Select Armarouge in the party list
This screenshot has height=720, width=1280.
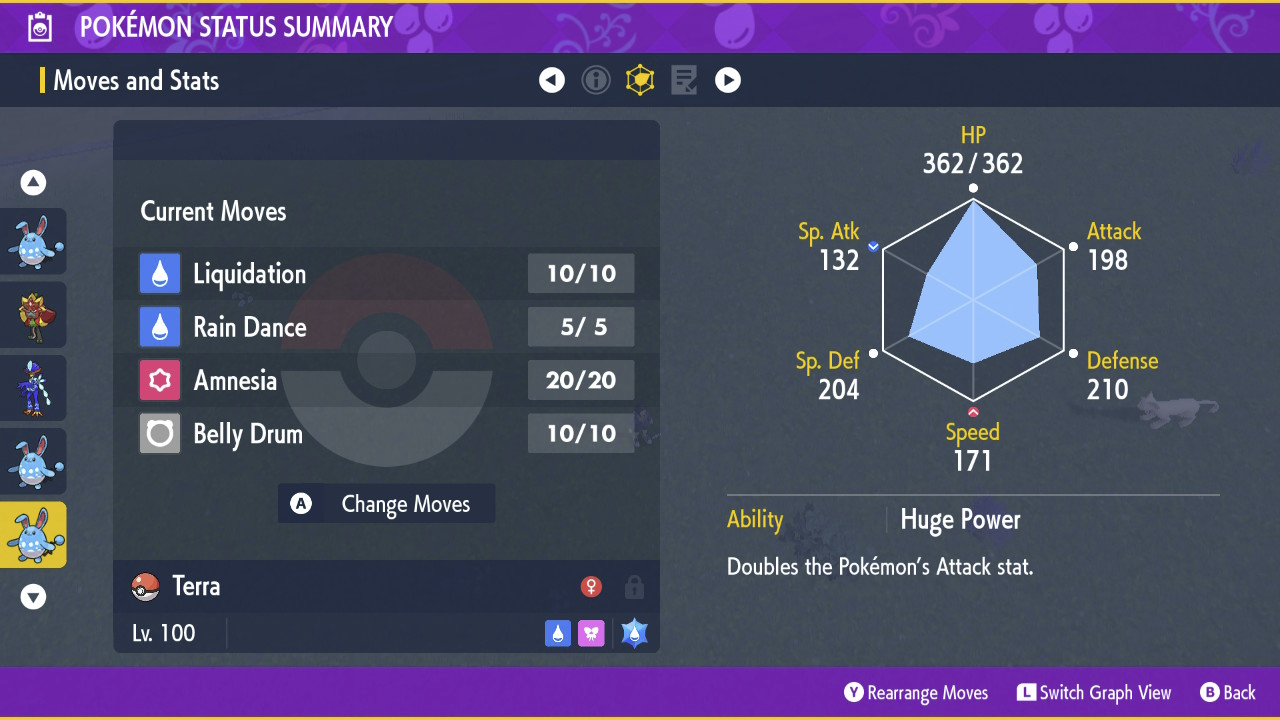point(34,315)
